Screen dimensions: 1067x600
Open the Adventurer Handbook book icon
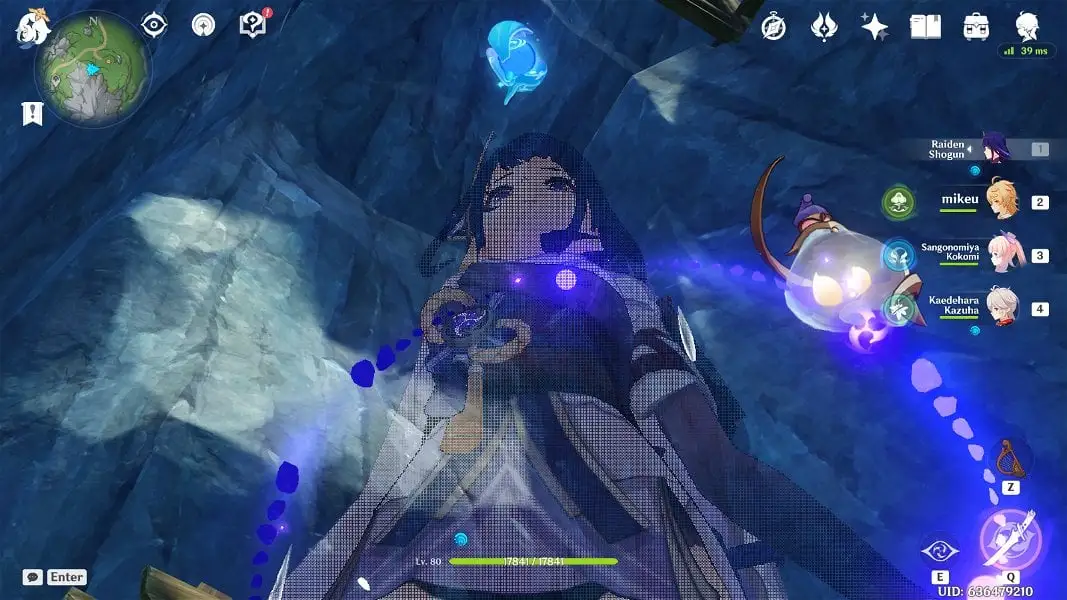[x=925, y=27]
